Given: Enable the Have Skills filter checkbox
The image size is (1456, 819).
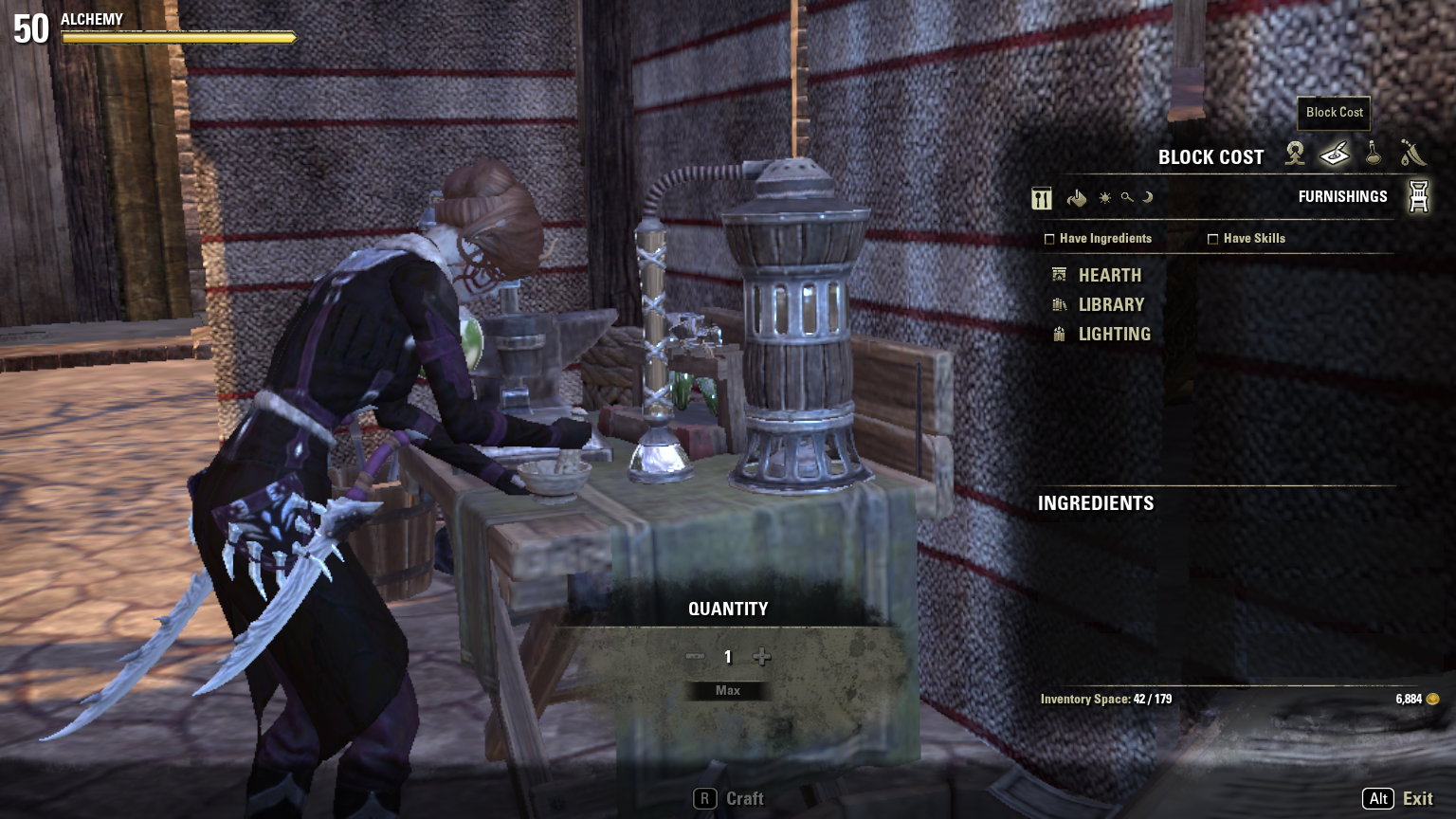Looking at the screenshot, I should tap(1212, 239).
